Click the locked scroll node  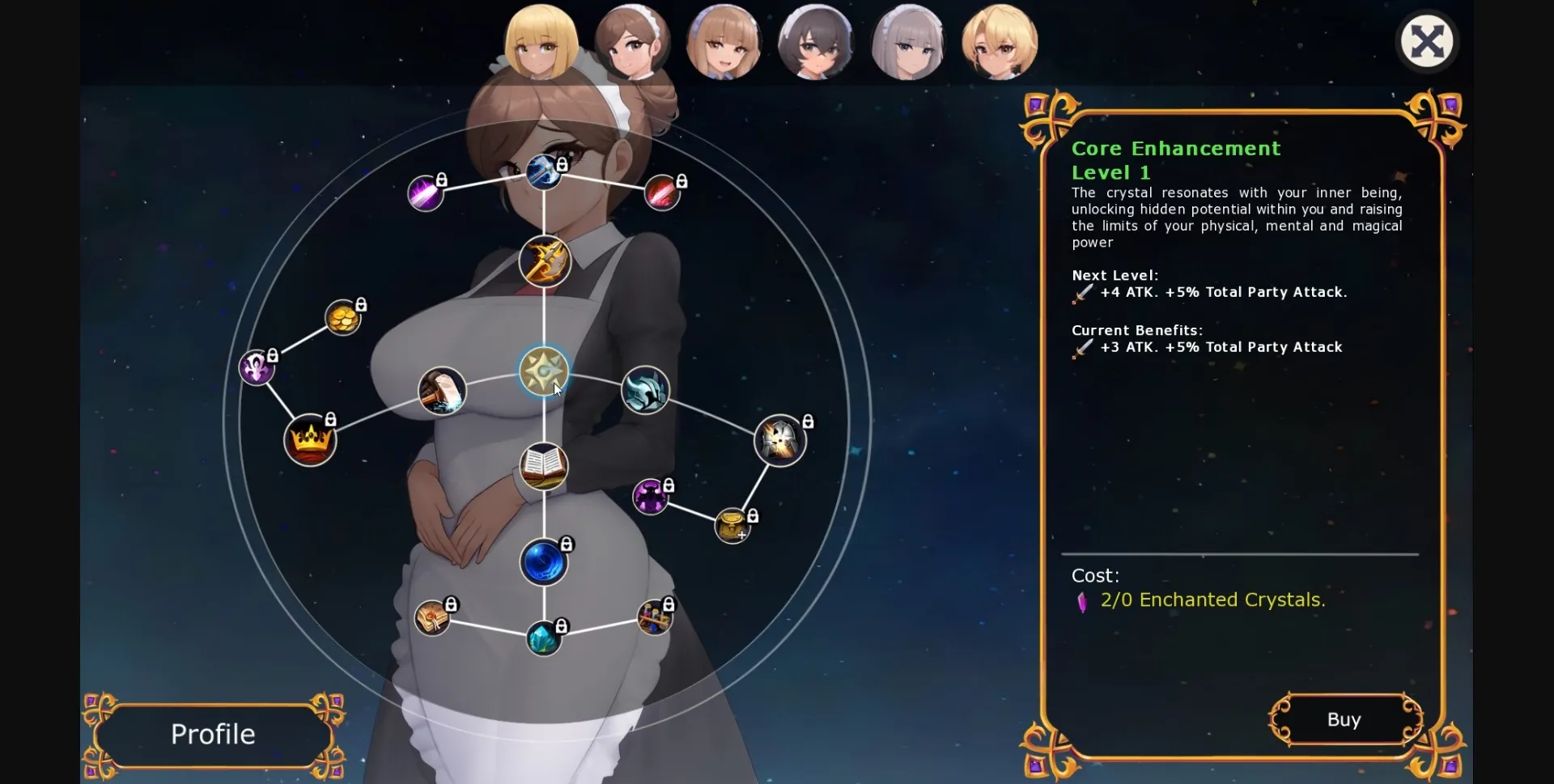(x=433, y=617)
